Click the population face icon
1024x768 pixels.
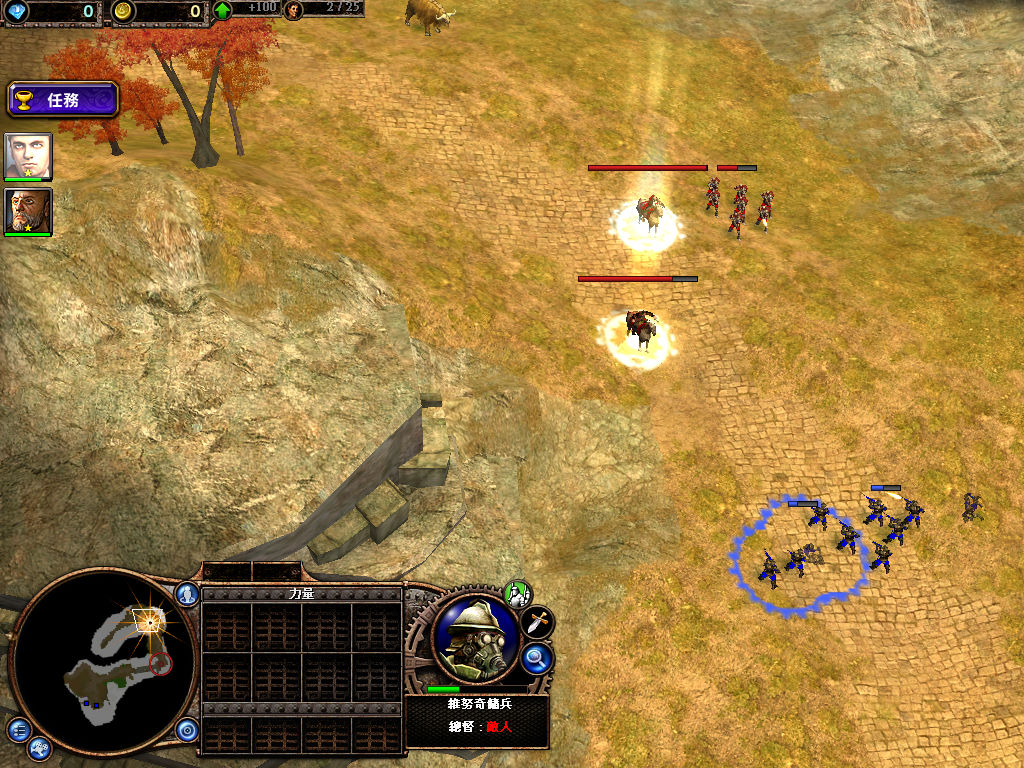pyautogui.click(x=293, y=10)
